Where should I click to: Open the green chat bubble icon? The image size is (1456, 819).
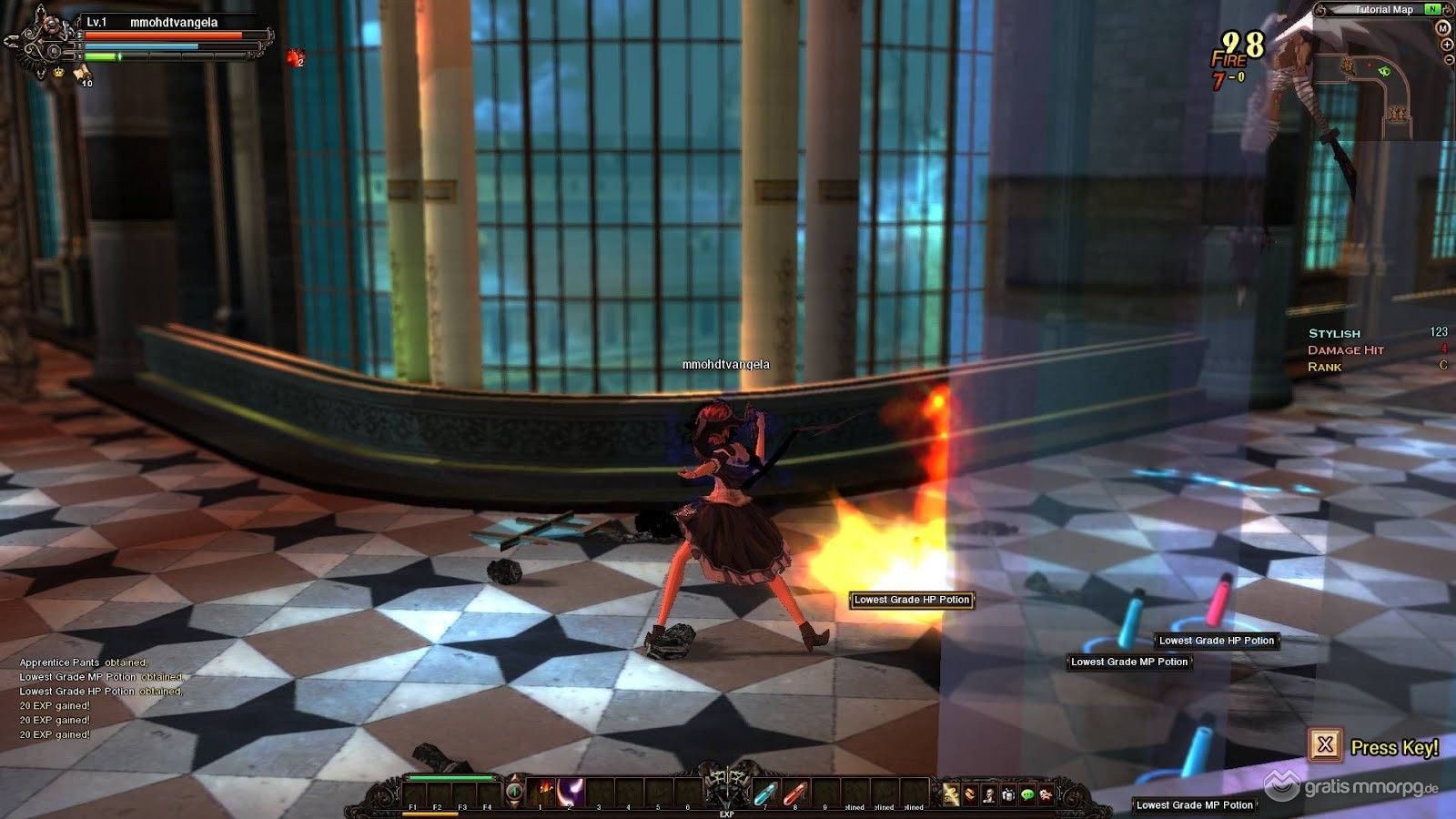pyautogui.click(x=1027, y=794)
